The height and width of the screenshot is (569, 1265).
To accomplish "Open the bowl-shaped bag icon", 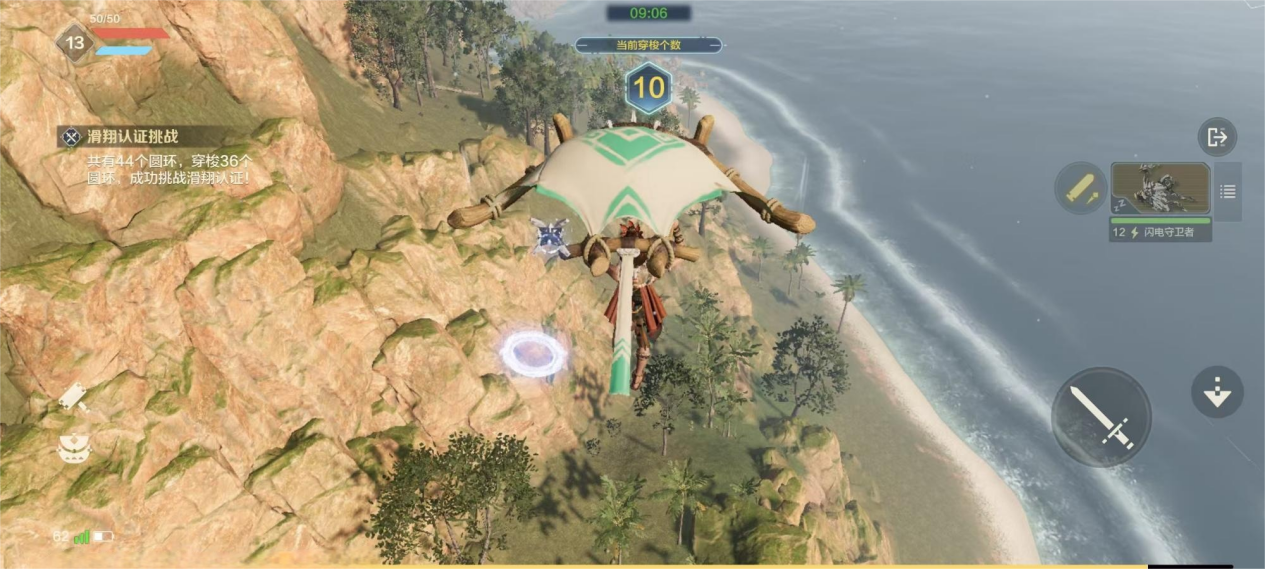I will point(74,449).
